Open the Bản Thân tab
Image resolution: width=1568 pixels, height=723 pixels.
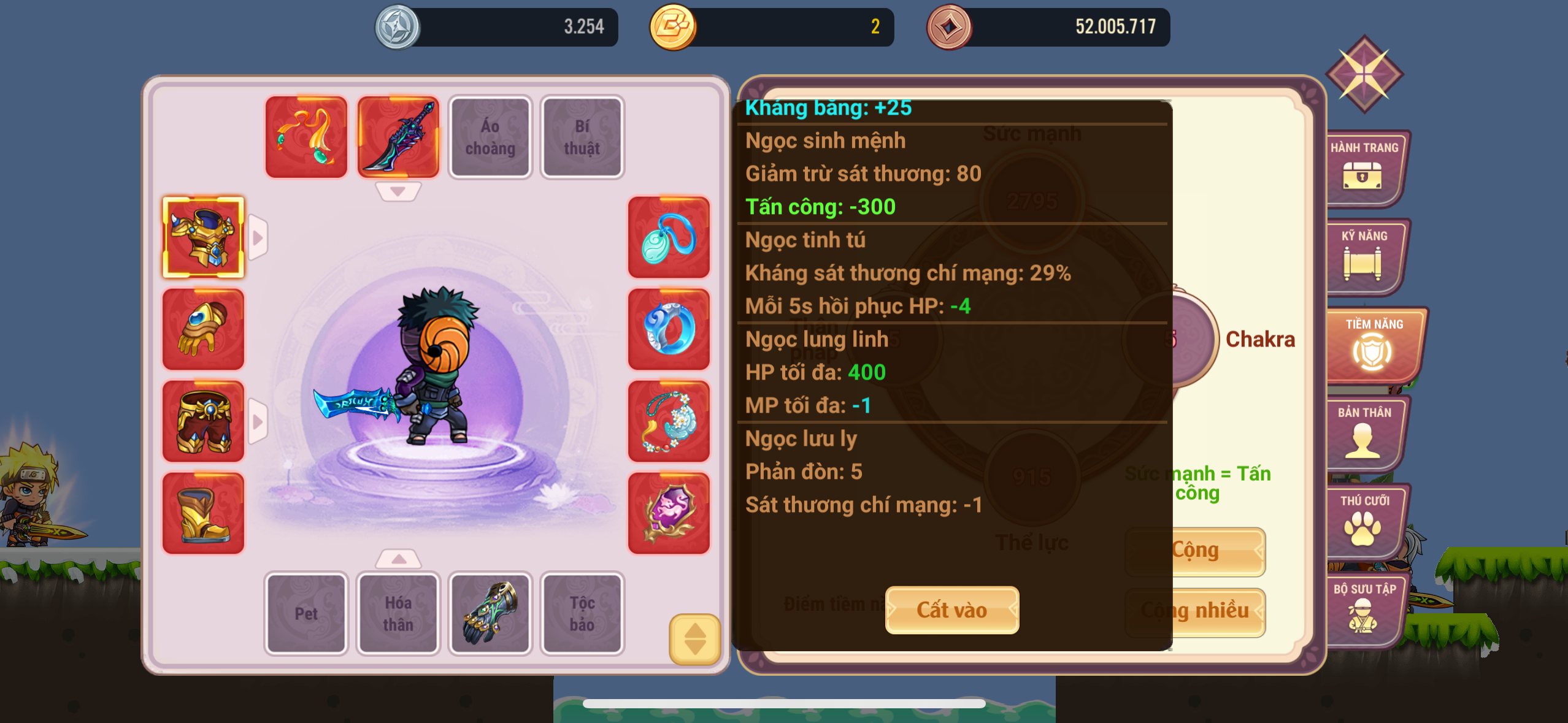click(1364, 433)
